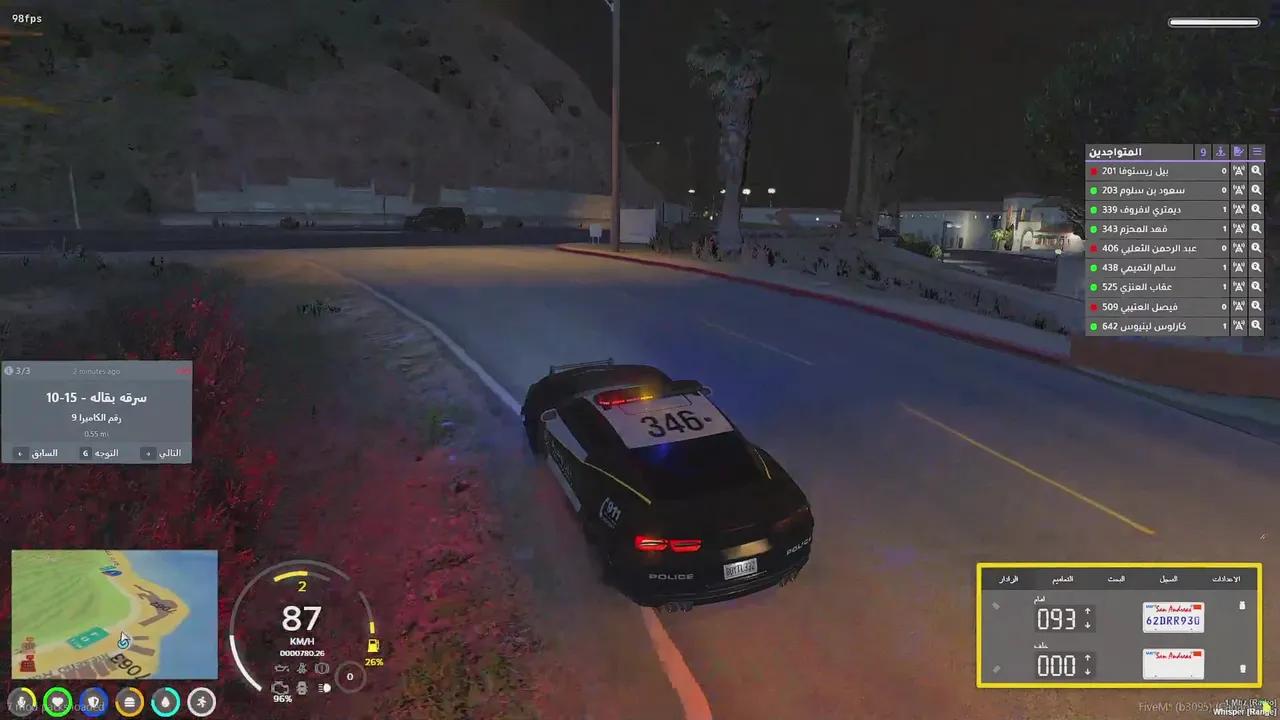The image size is (1280, 720).
Task: Select the edit pencil icon in the players panel header
Action: pos(1239,152)
